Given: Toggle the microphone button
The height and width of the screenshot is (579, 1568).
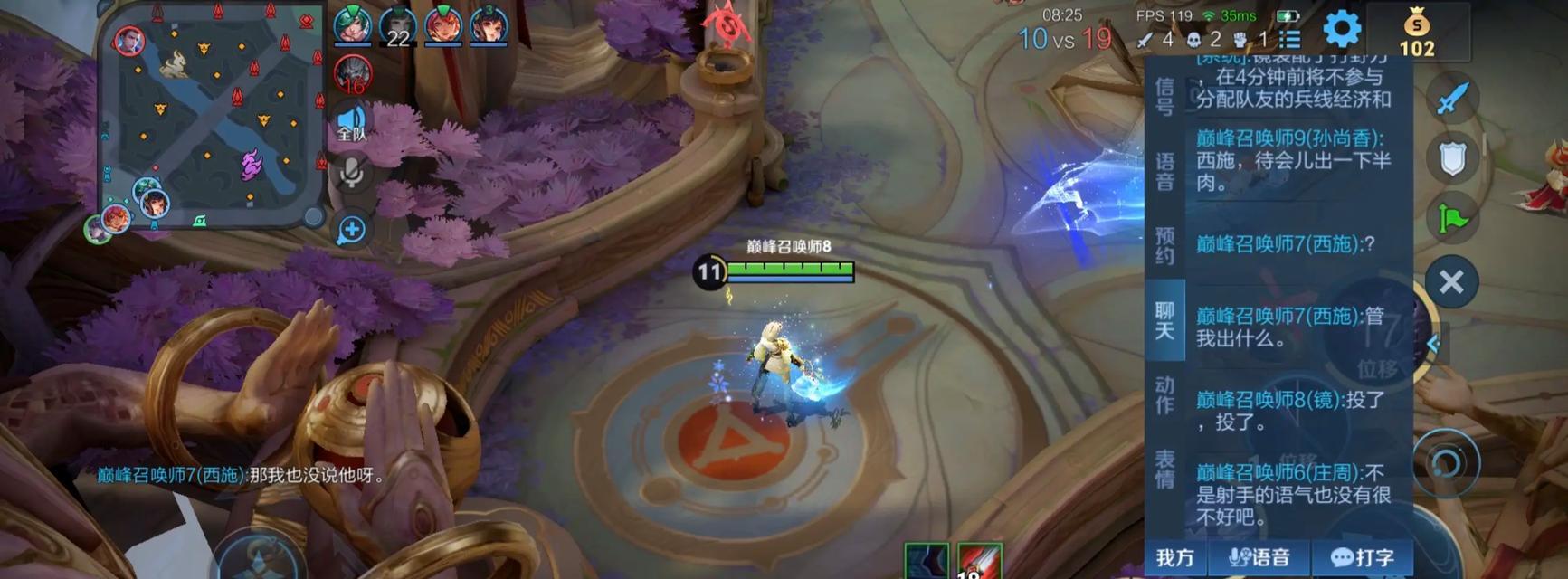Looking at the screenshot, I should pos(351,172).
